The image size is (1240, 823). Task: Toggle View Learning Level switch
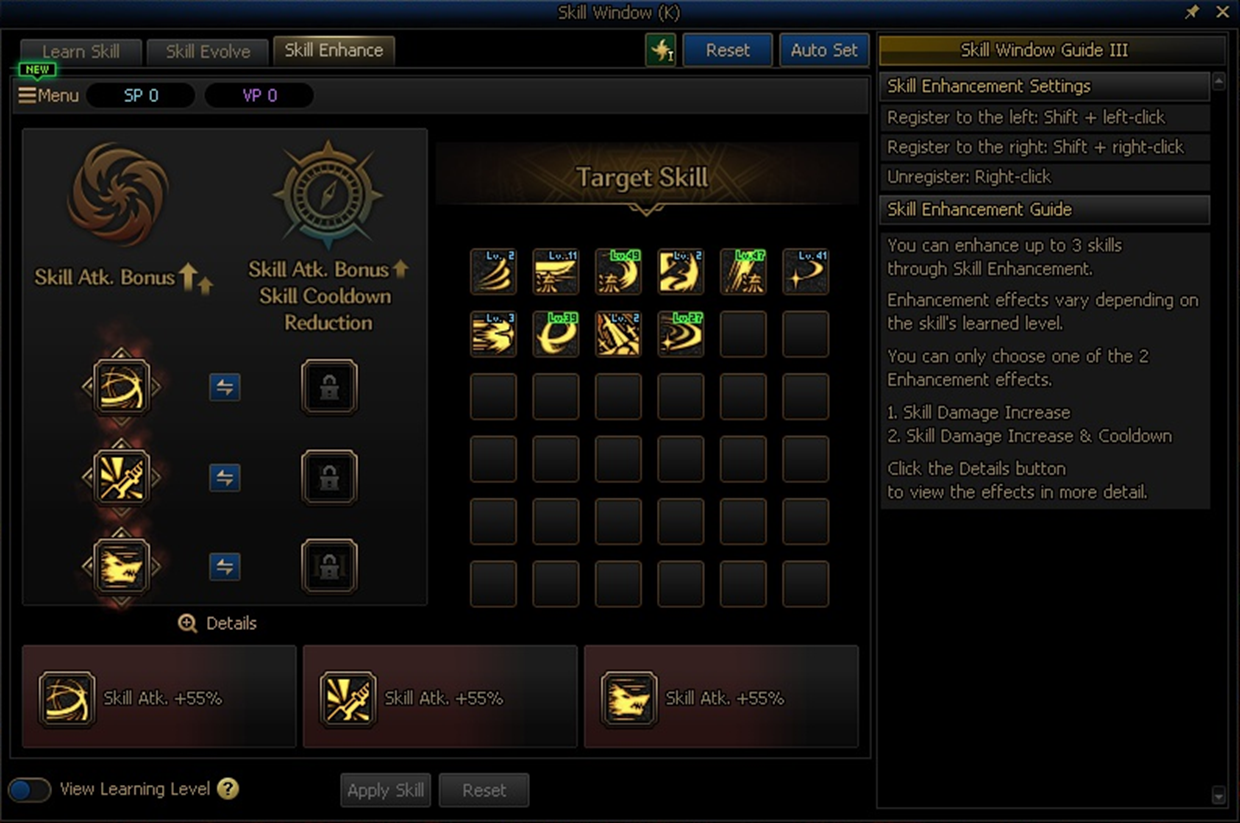[x=30, y=789]
